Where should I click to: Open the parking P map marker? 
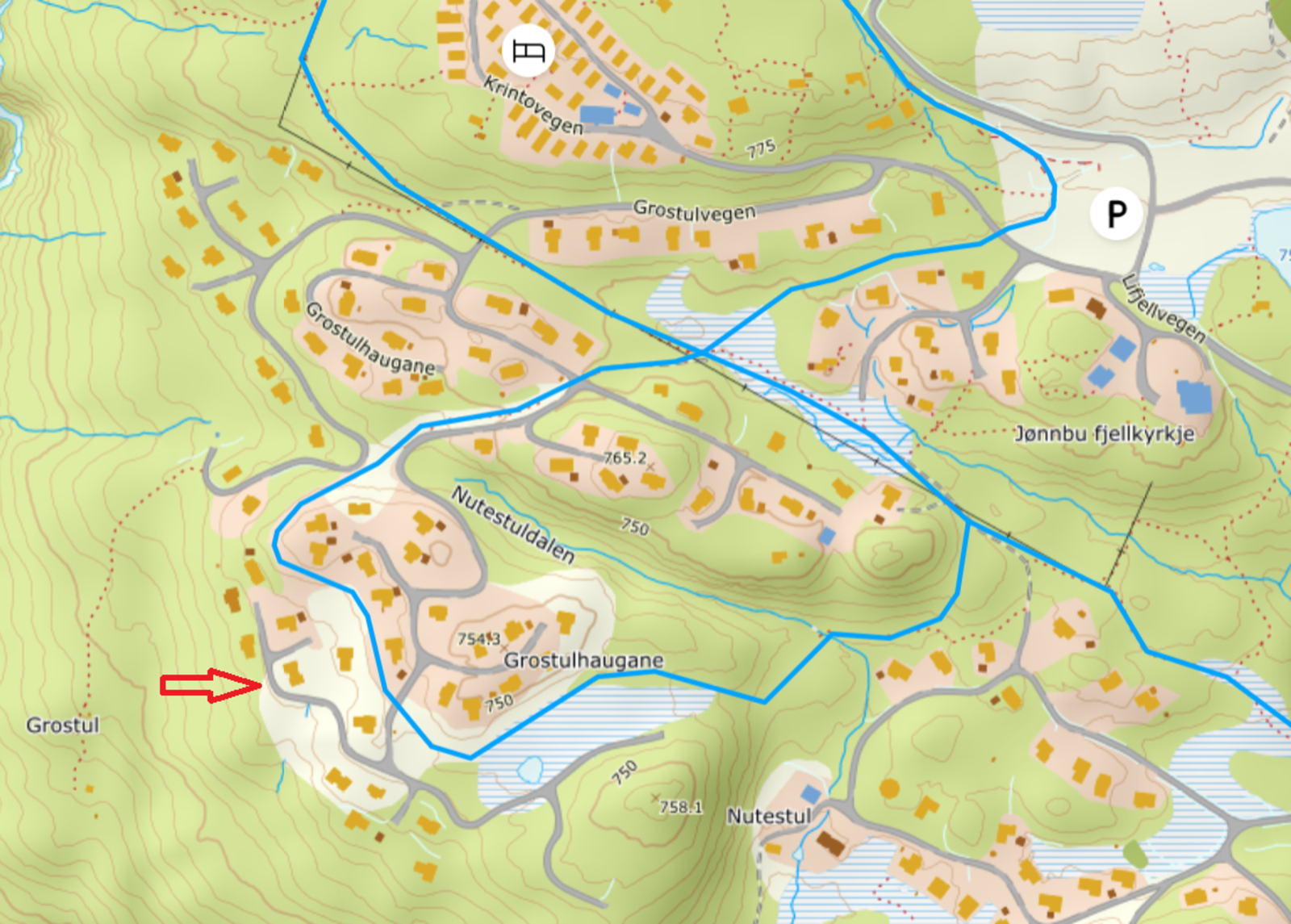click(x=1116, y=214)
